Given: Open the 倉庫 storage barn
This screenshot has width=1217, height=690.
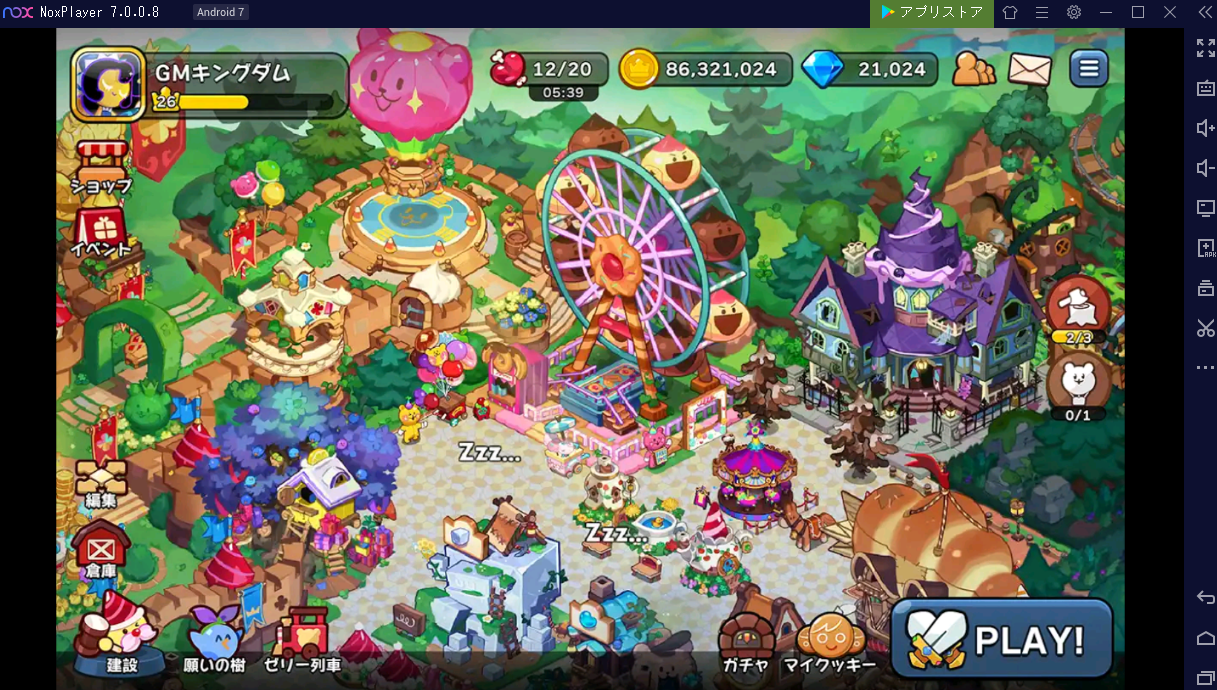Looking at the screenshot, I should (x=100, y=550).
